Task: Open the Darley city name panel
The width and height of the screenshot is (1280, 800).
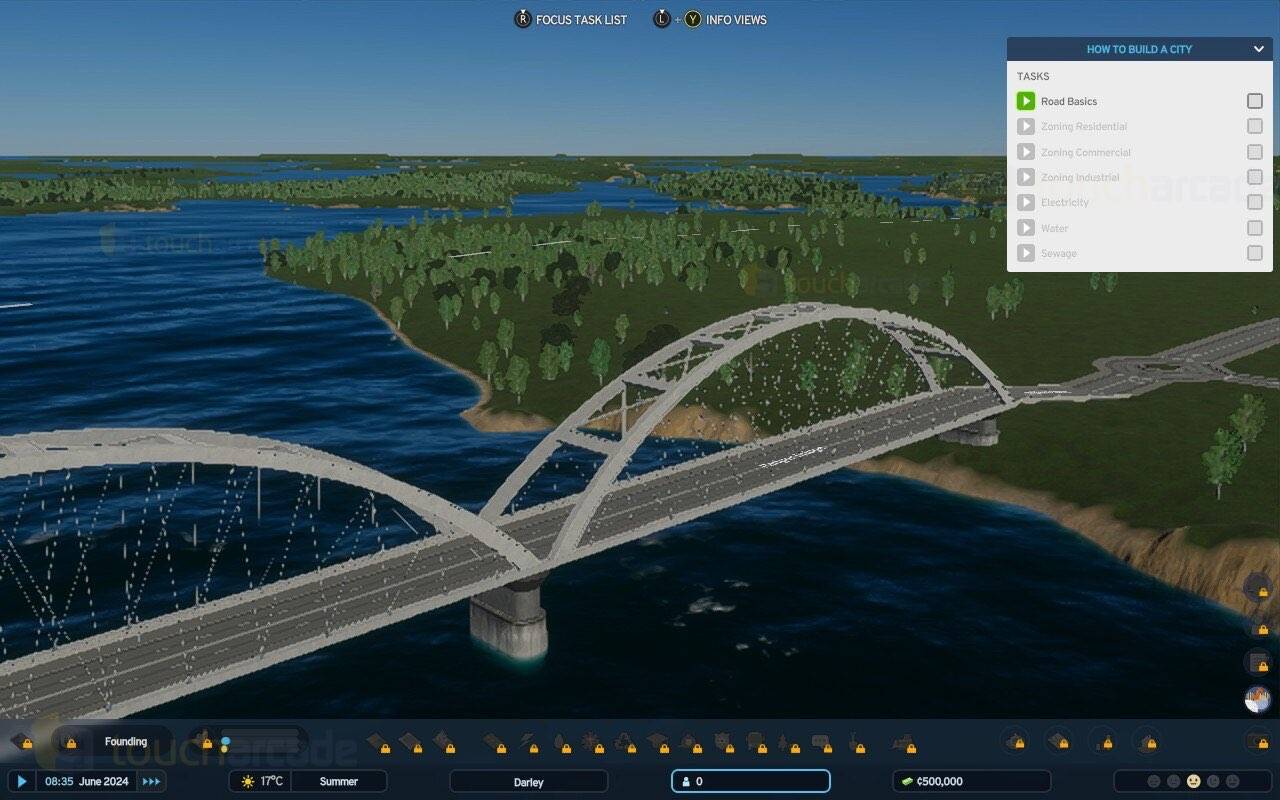Action: 528,781
